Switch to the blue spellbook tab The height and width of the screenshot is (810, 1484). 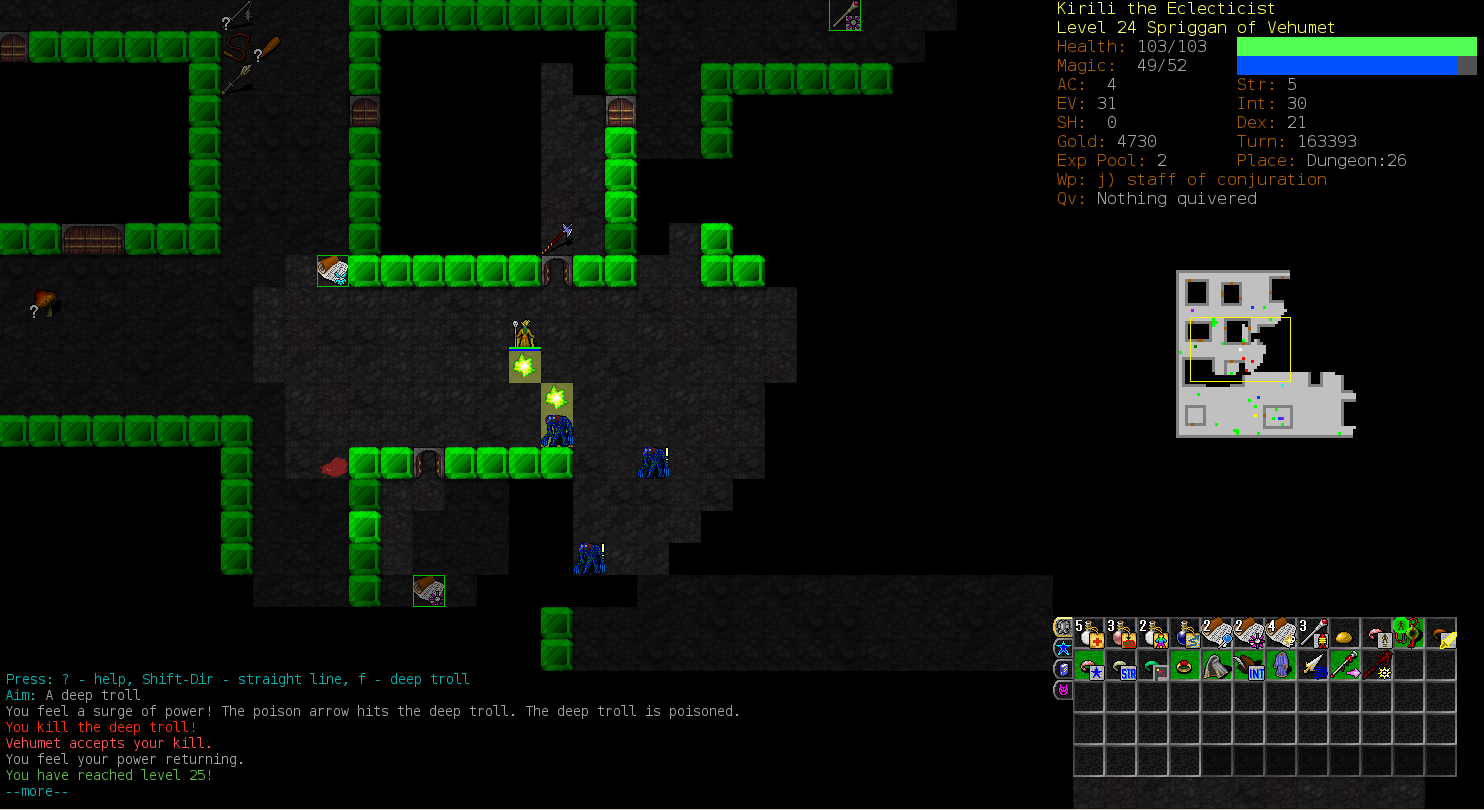(1063, 669)
